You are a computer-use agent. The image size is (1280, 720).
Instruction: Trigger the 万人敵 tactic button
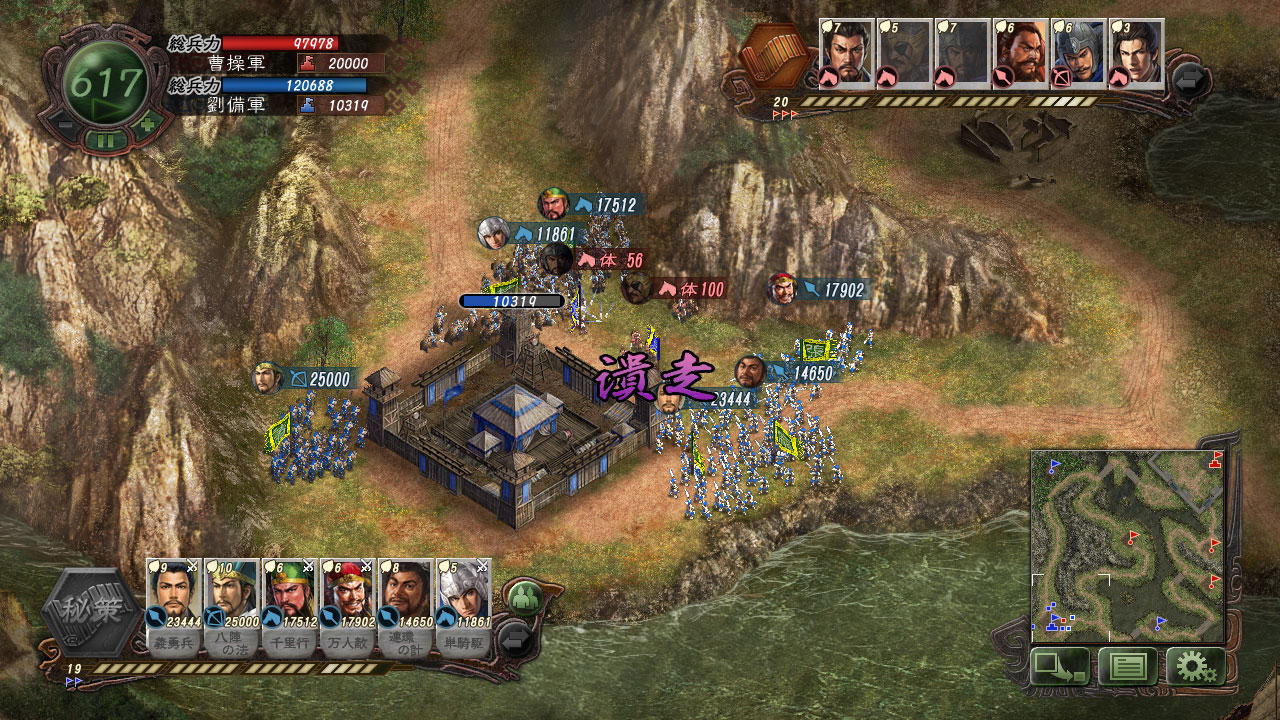coord(348,644)
